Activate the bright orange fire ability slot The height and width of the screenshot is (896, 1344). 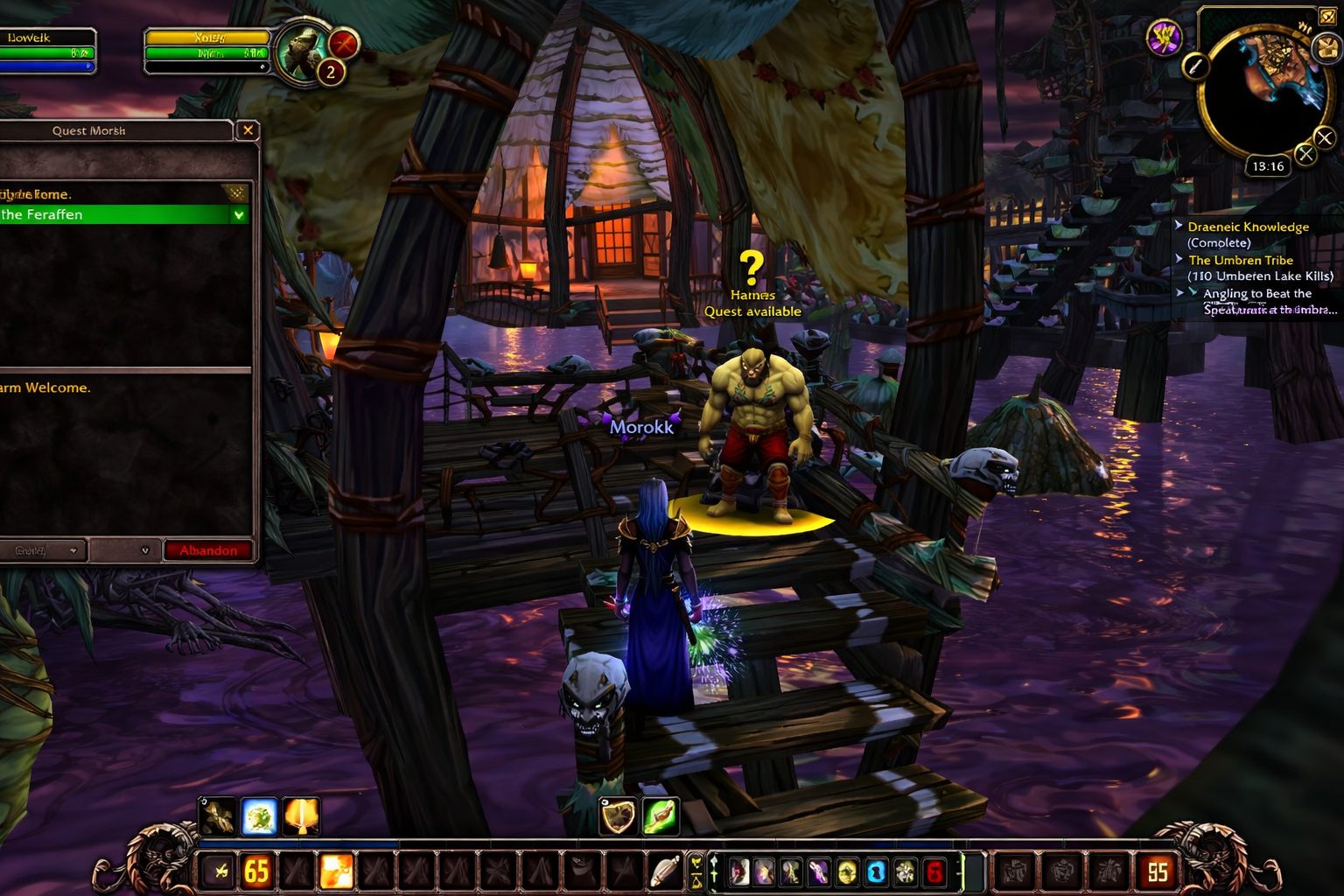click(x=336, y=871)
